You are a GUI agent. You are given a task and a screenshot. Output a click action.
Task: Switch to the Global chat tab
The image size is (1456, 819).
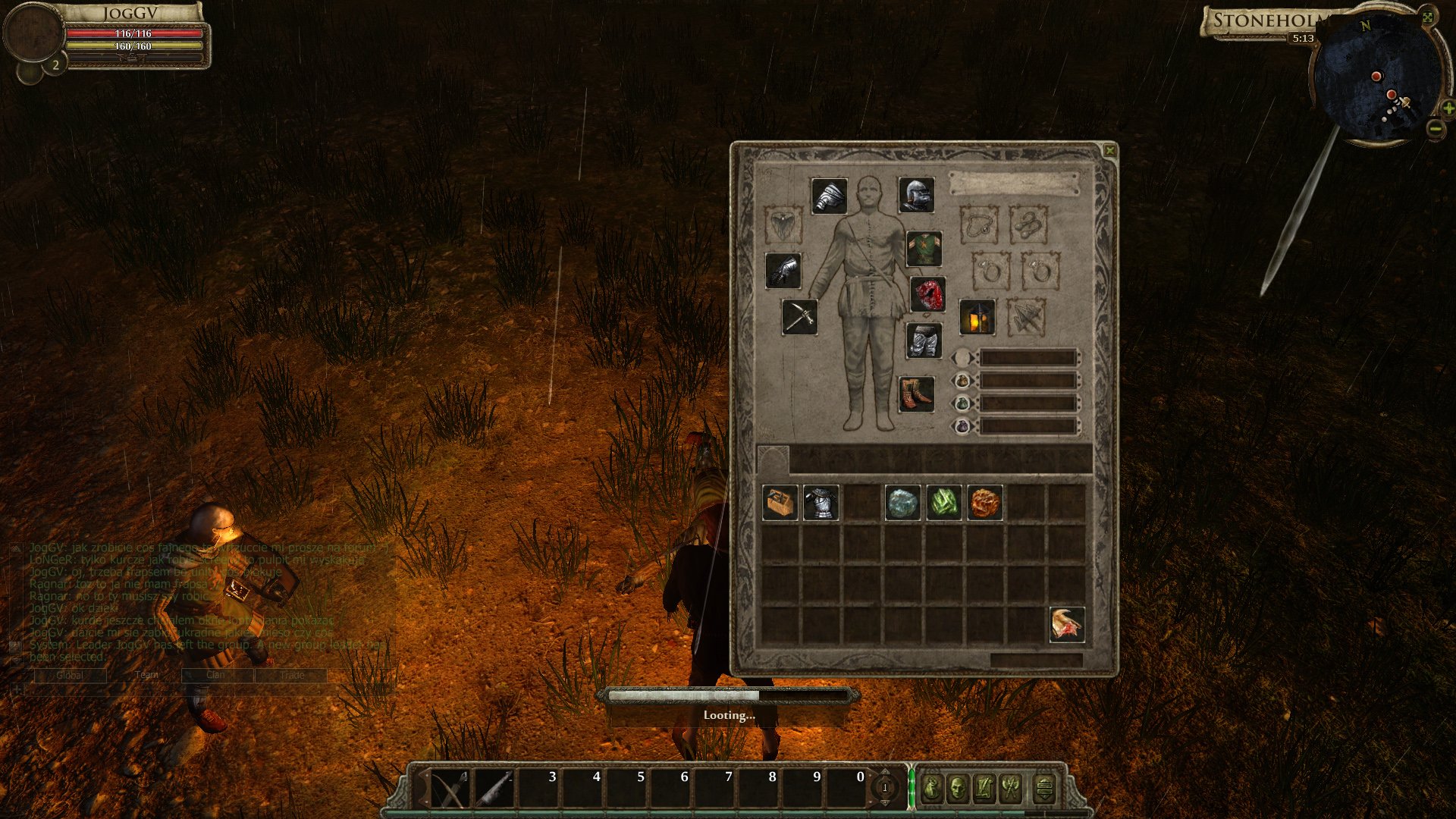tap(70, 675)
